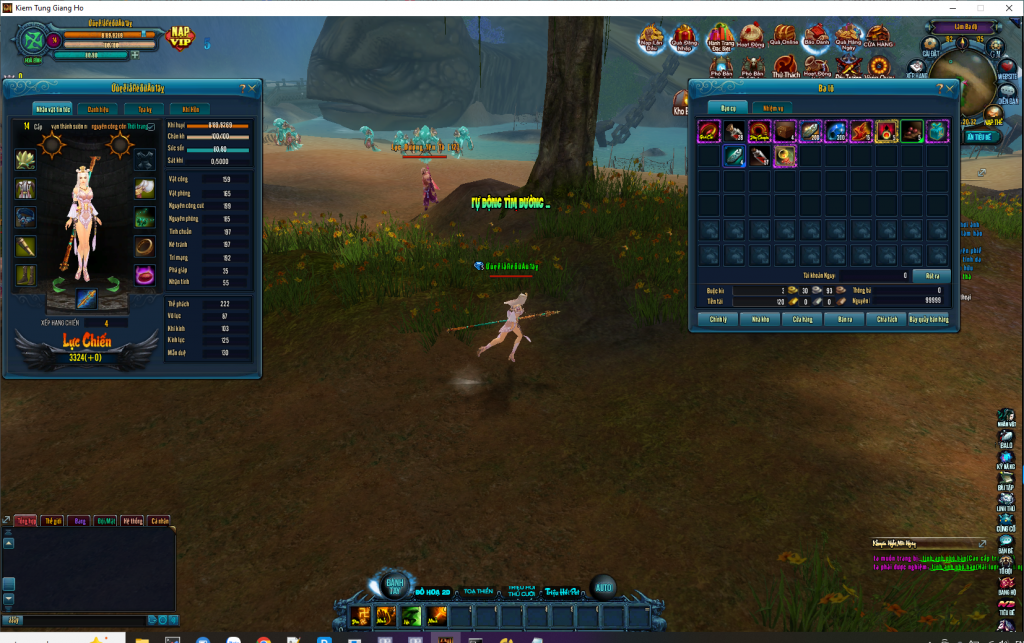The height and width of the screenshot is (643, 1024).
Task: Click the NẠP VIP badge
Action: pyautogui.click(x=180, y=37)
